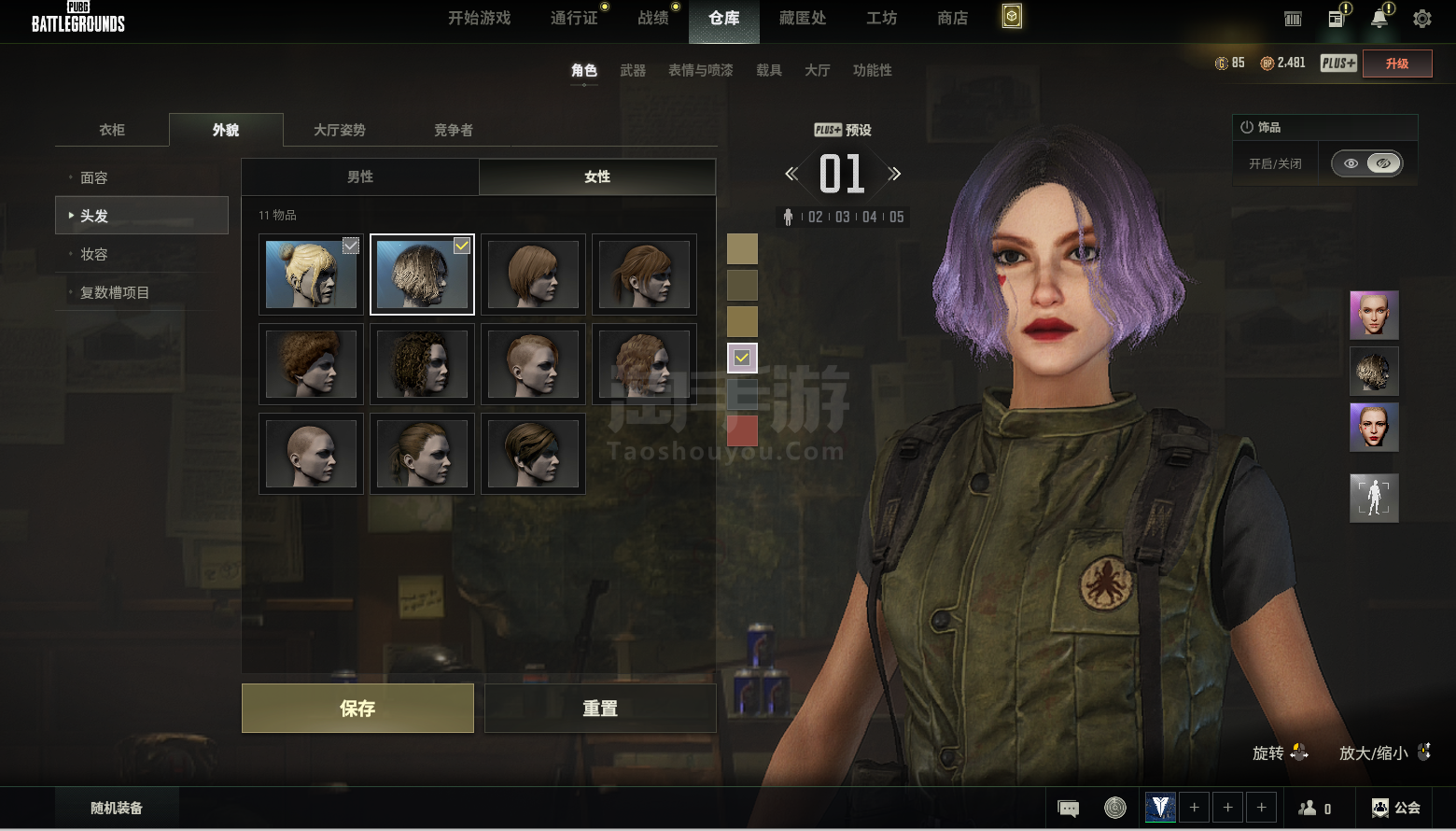Viewport: 1456px width, 831px height.
Task: Choose the 妆容 makeup category
Action: tap(94, 254)
